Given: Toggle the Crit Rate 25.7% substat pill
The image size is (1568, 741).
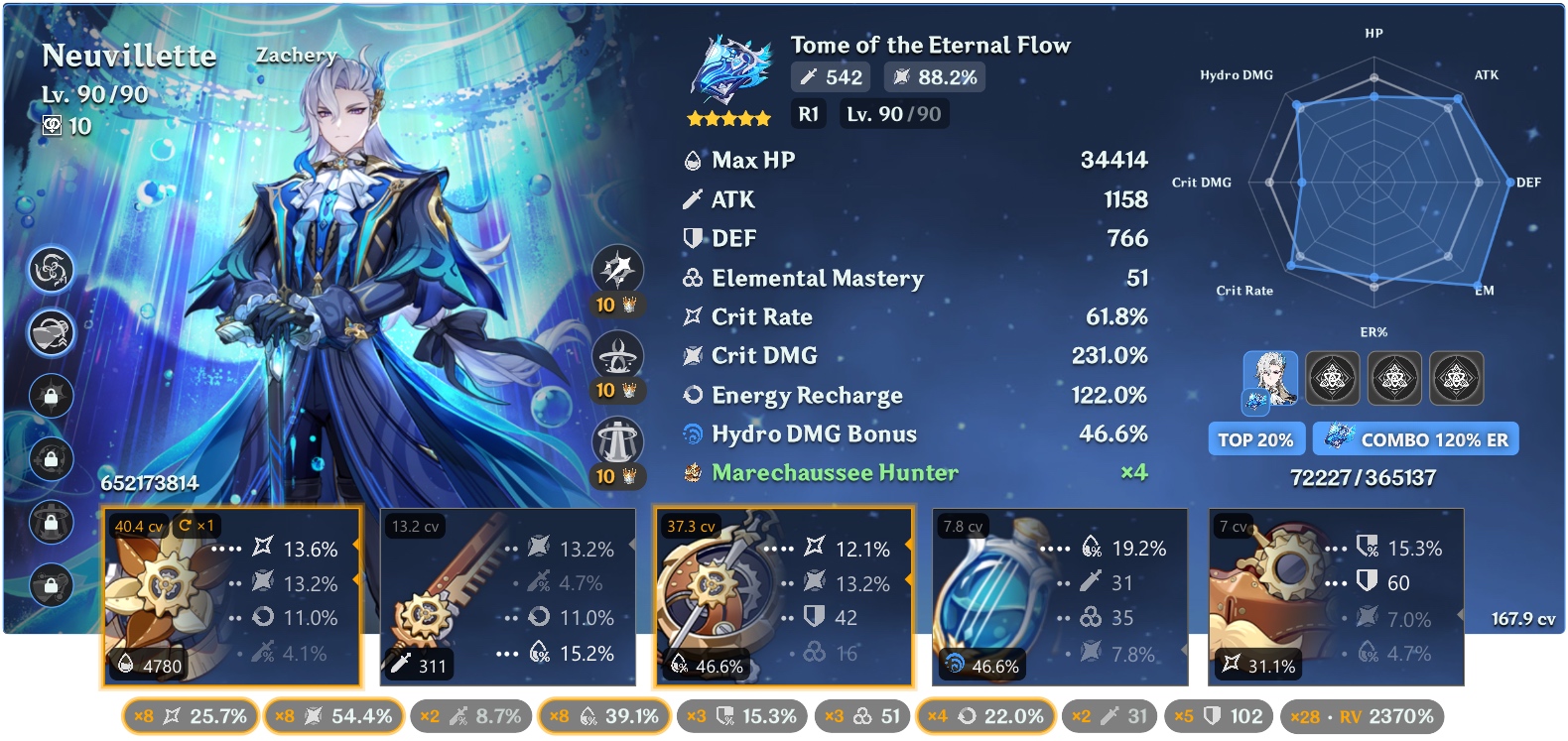Looking at the screenshot, I should click(191, 716).
